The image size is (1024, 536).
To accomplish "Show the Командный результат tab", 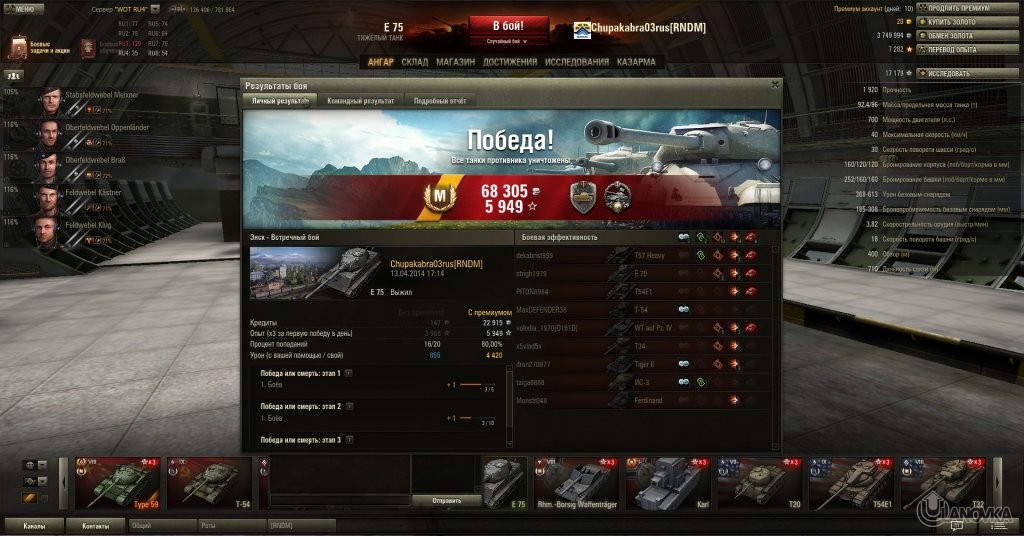I will click(x=360, y=101).
